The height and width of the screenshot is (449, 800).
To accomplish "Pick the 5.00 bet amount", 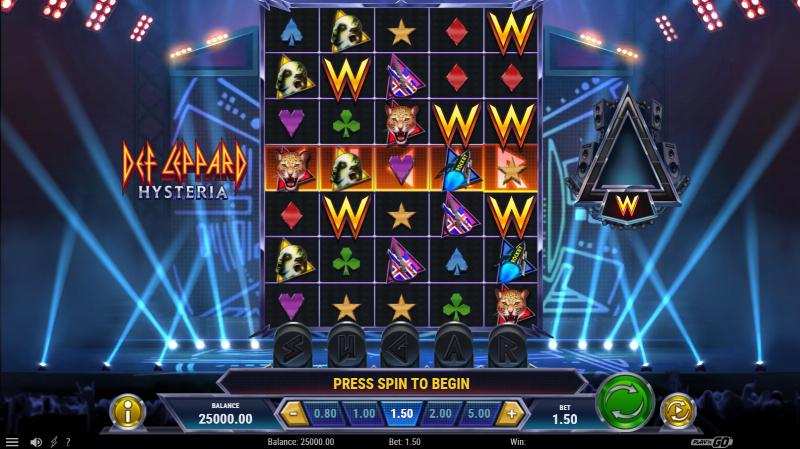I will 478,412.
